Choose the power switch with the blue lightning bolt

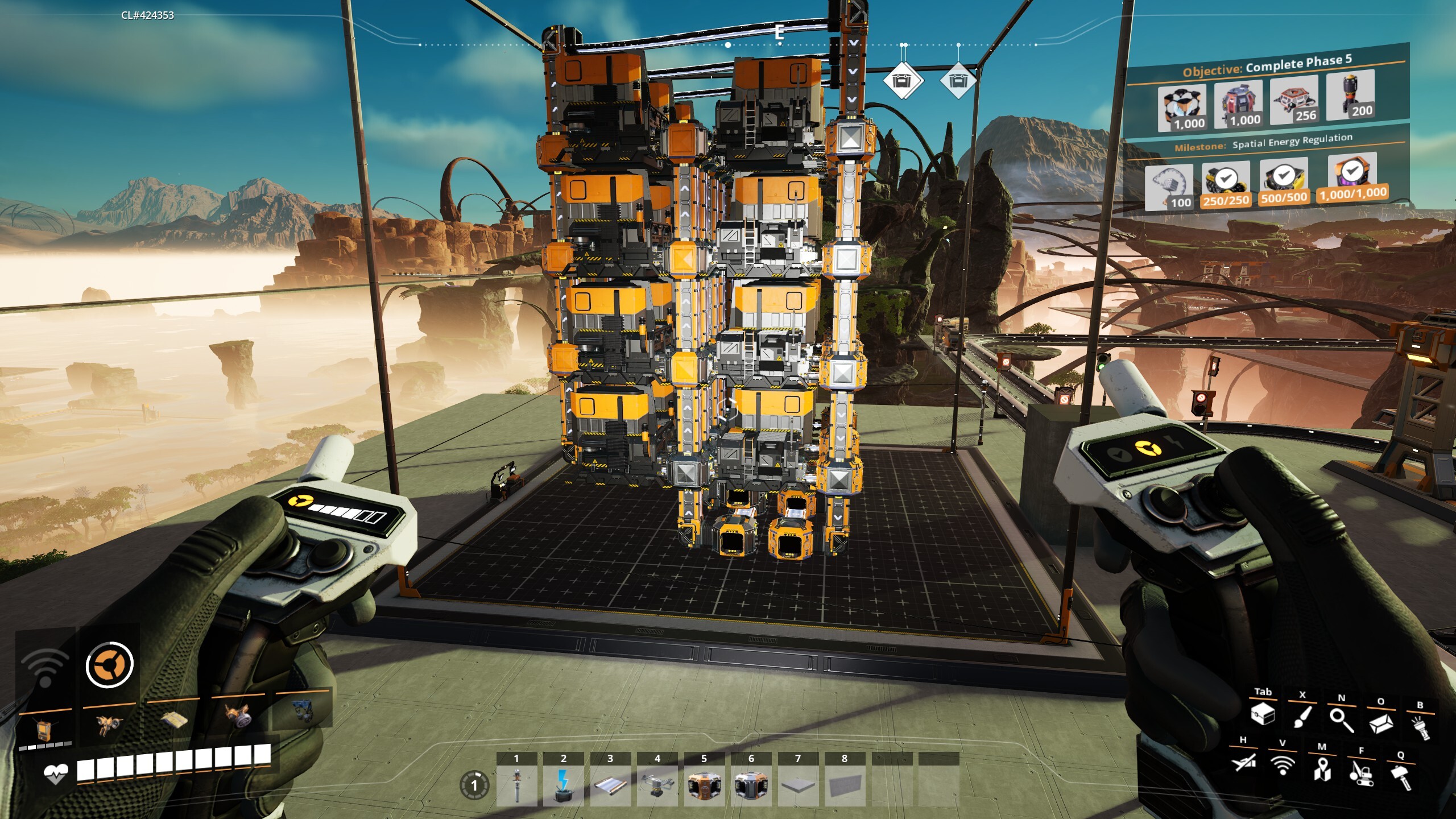click(x=563, y=785)
